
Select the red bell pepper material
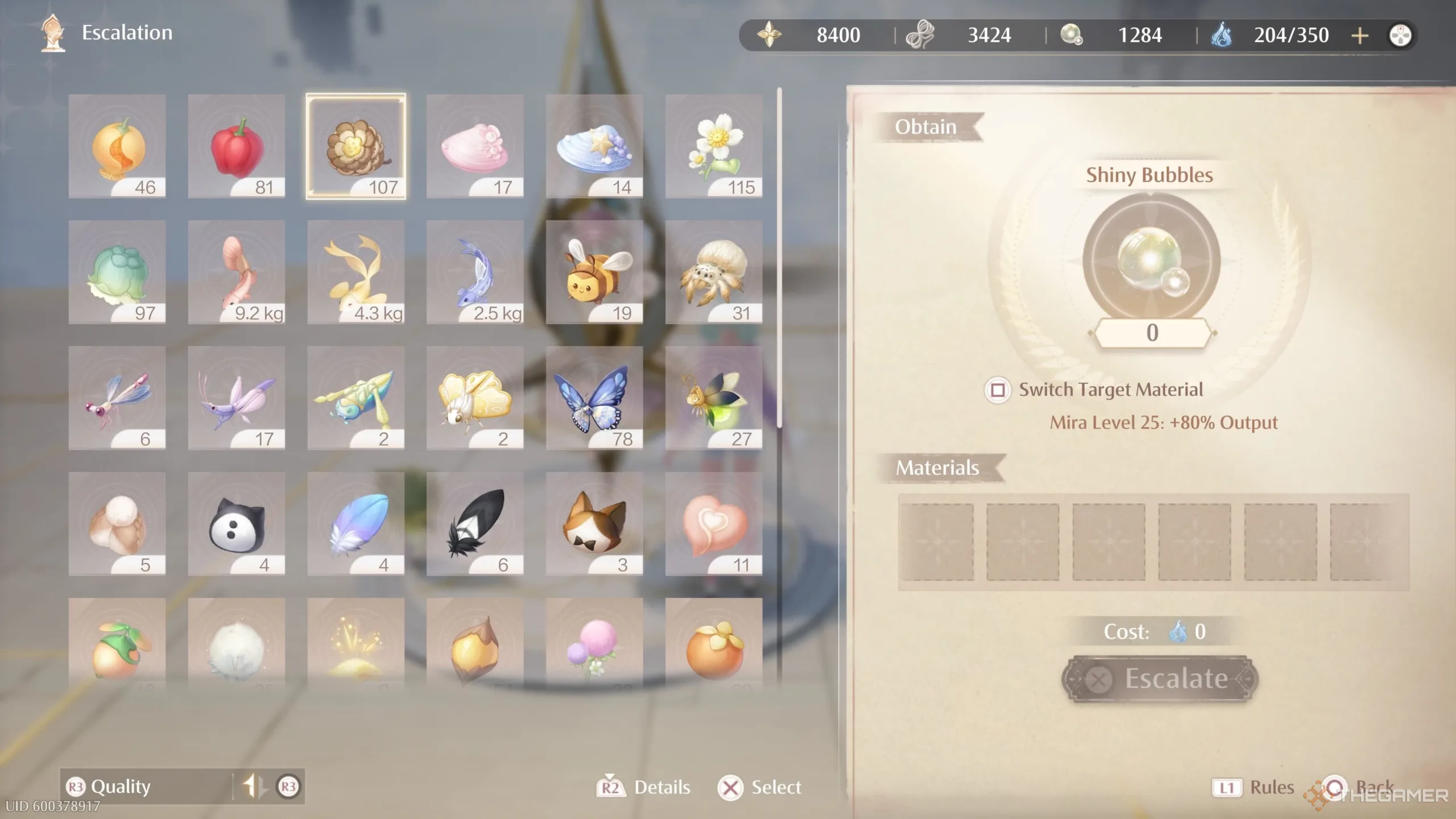coord(237,146)
